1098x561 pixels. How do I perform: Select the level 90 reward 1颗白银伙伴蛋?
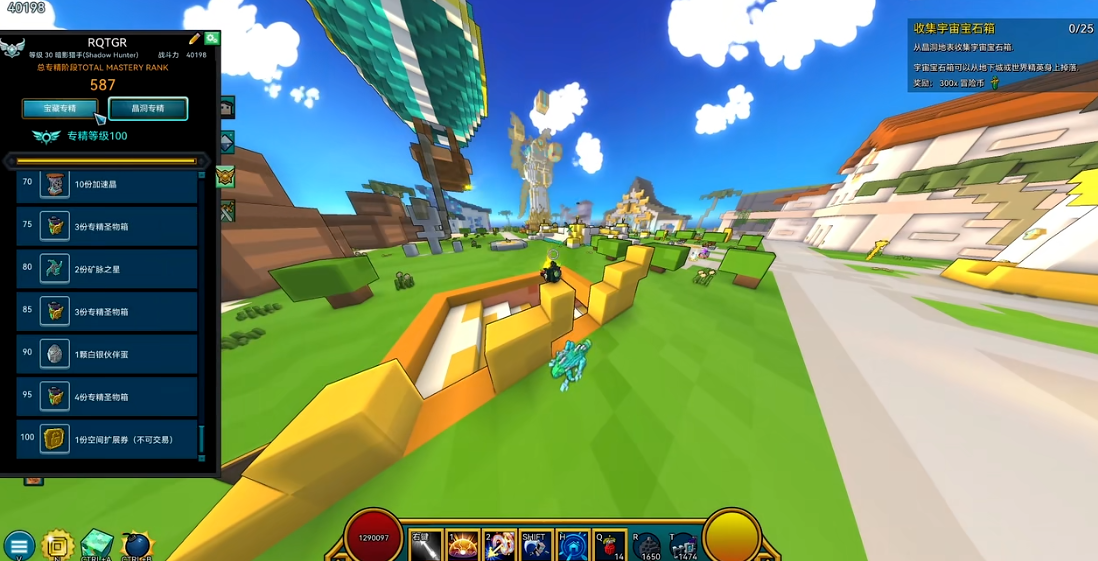tap(107, 354)
